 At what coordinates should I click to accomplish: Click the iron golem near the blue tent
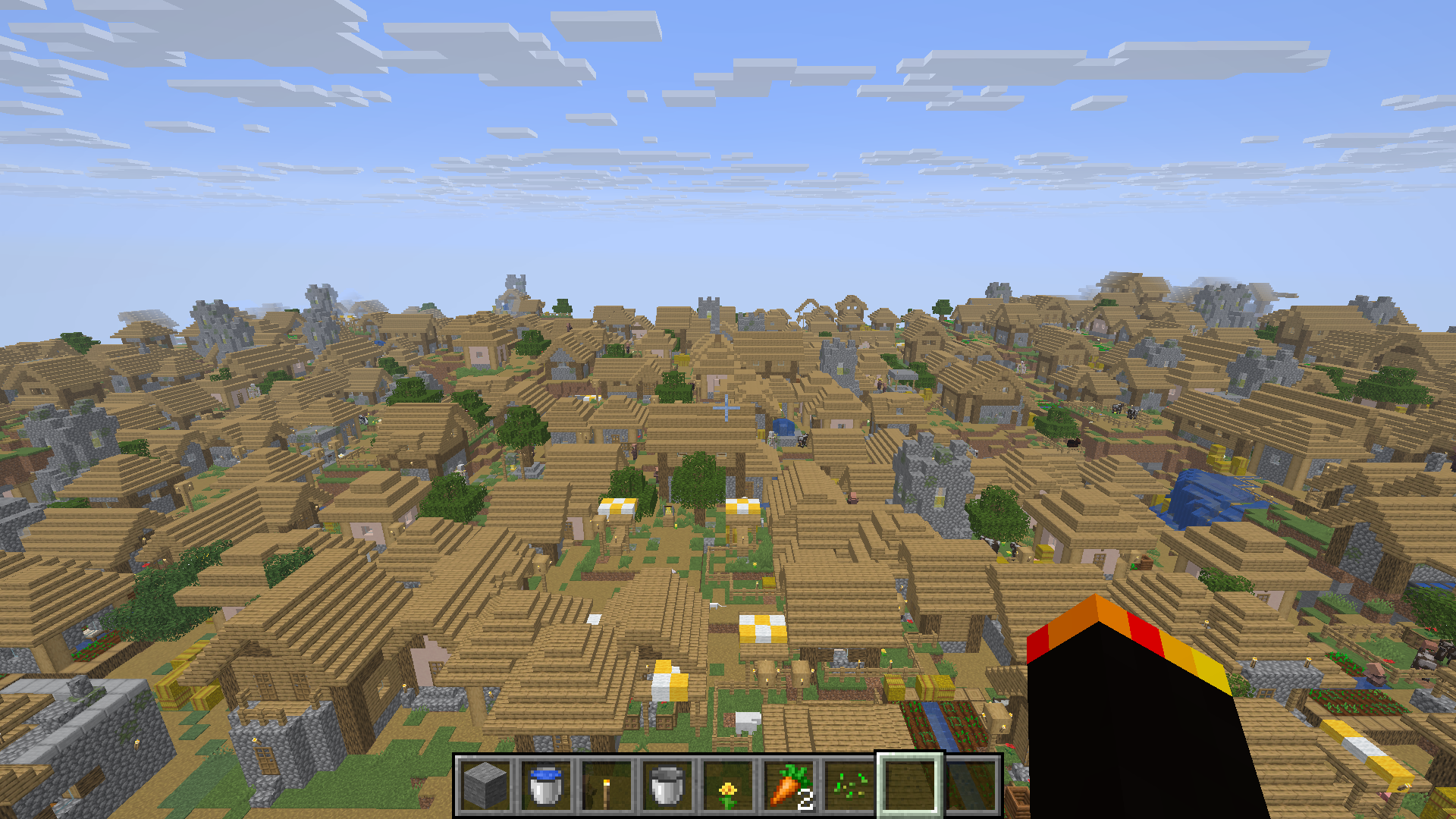tap(771, 438)
